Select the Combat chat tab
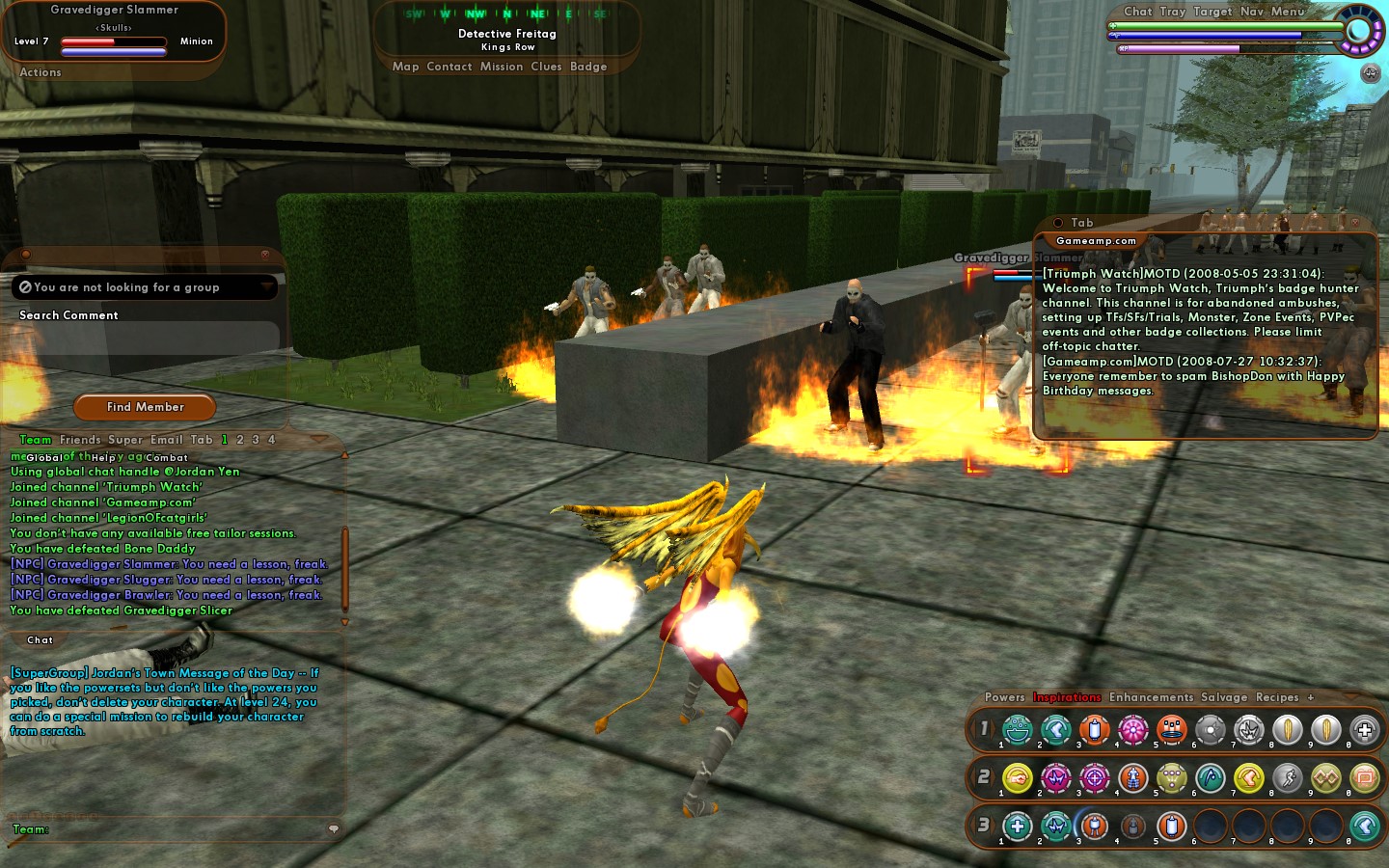 coord(167,458)
